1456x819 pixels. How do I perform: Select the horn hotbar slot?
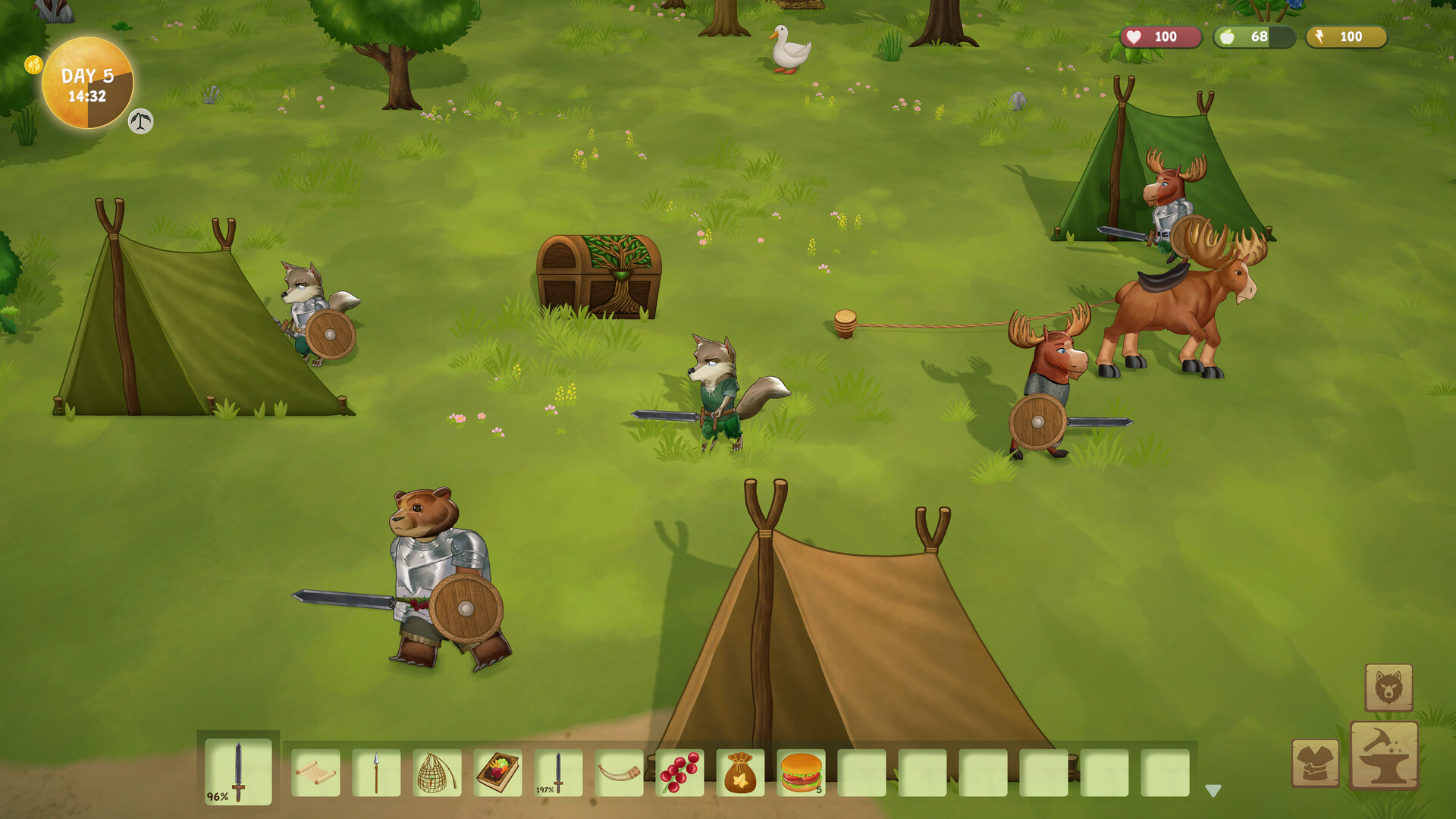click(x=619, y=773)
